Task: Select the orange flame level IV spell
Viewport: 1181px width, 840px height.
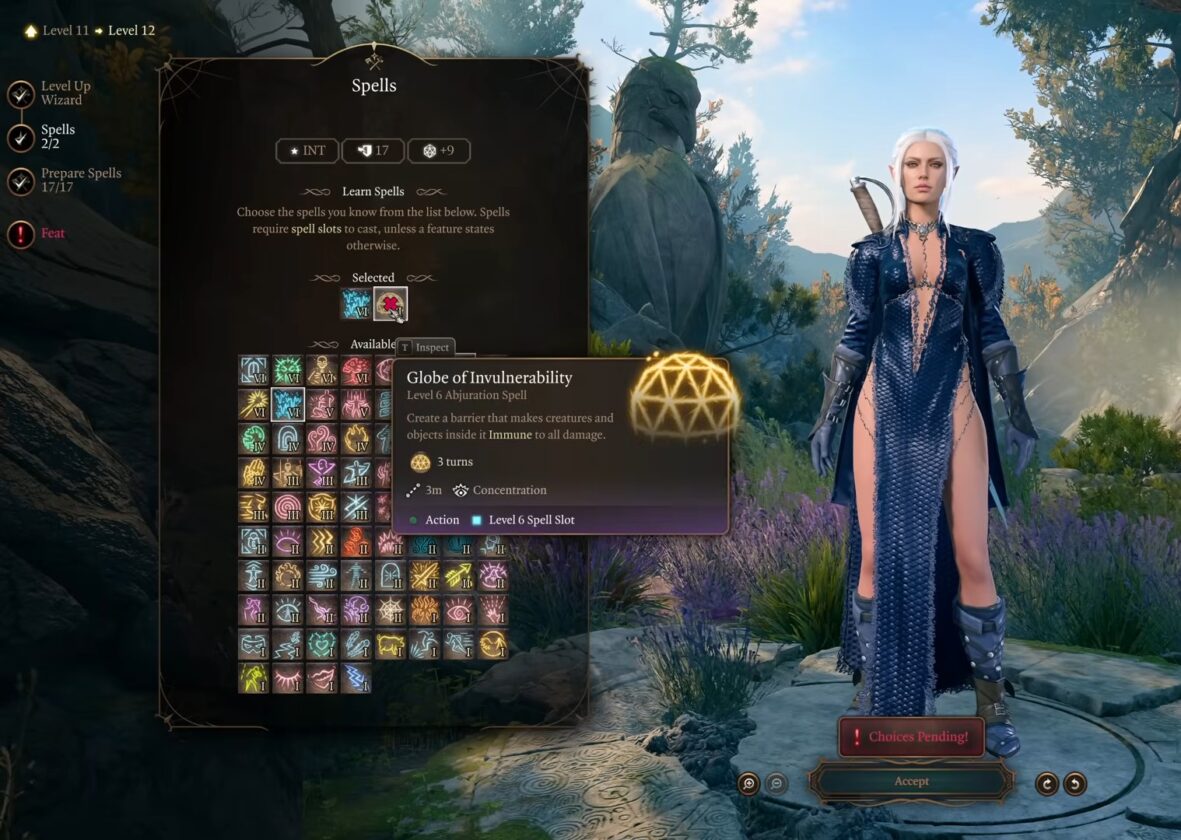Action: 356,439
